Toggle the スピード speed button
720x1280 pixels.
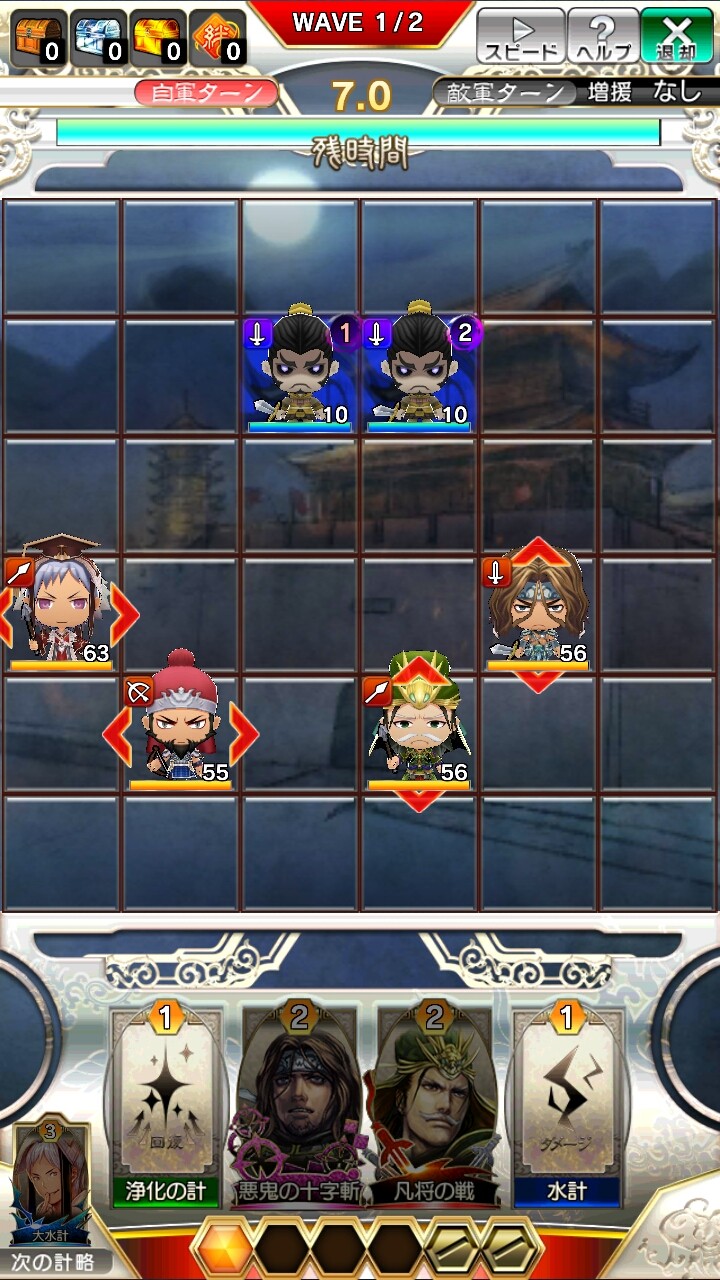(520, 37)
